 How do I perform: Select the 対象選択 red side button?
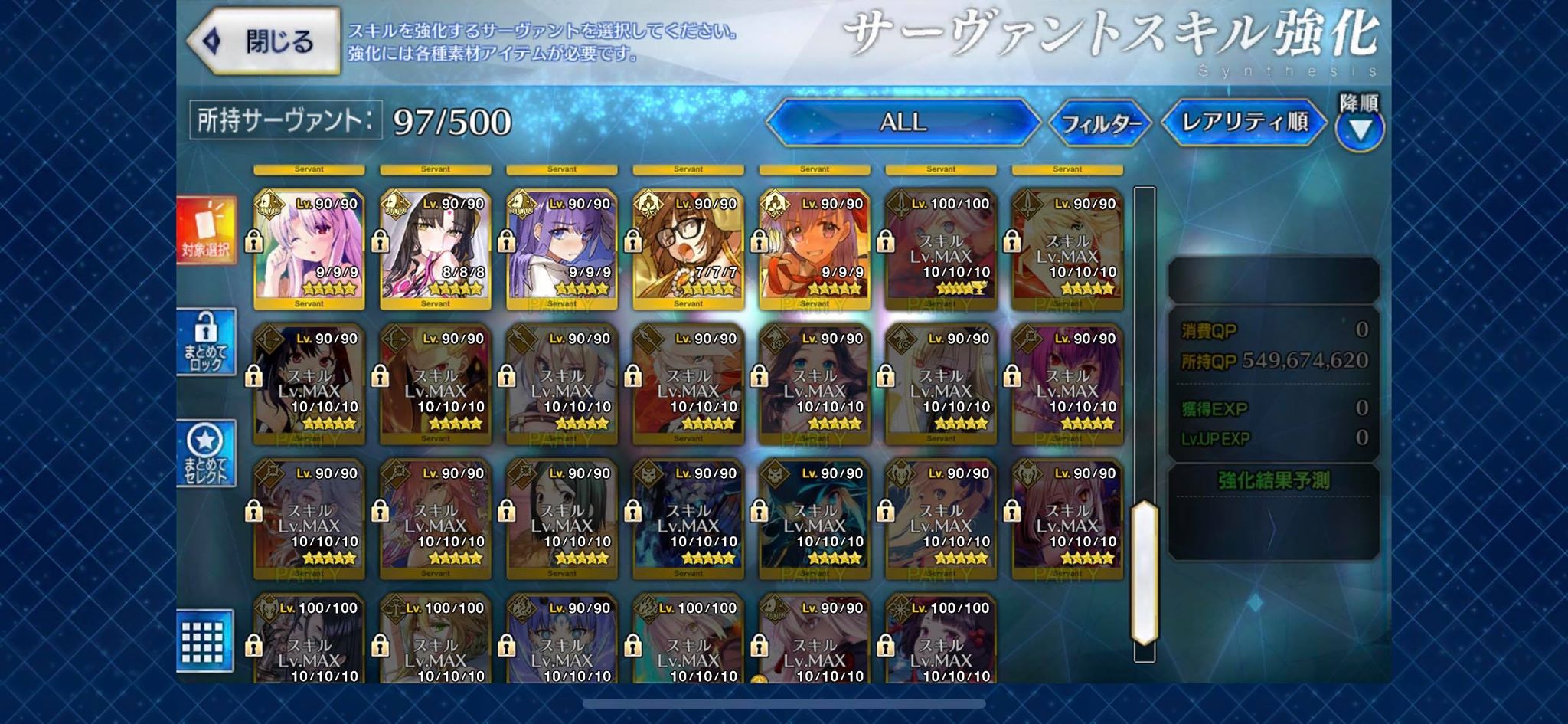pyautogui.click(x=206, y=230)
